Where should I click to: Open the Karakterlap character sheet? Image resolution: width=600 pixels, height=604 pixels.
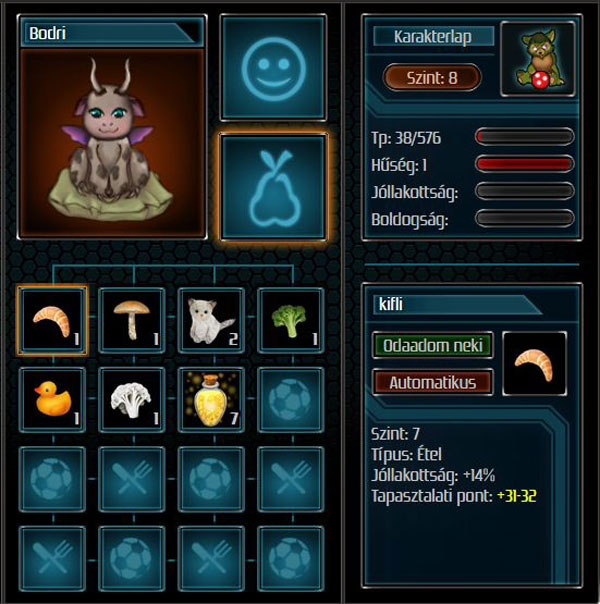(x=434, y=37)
